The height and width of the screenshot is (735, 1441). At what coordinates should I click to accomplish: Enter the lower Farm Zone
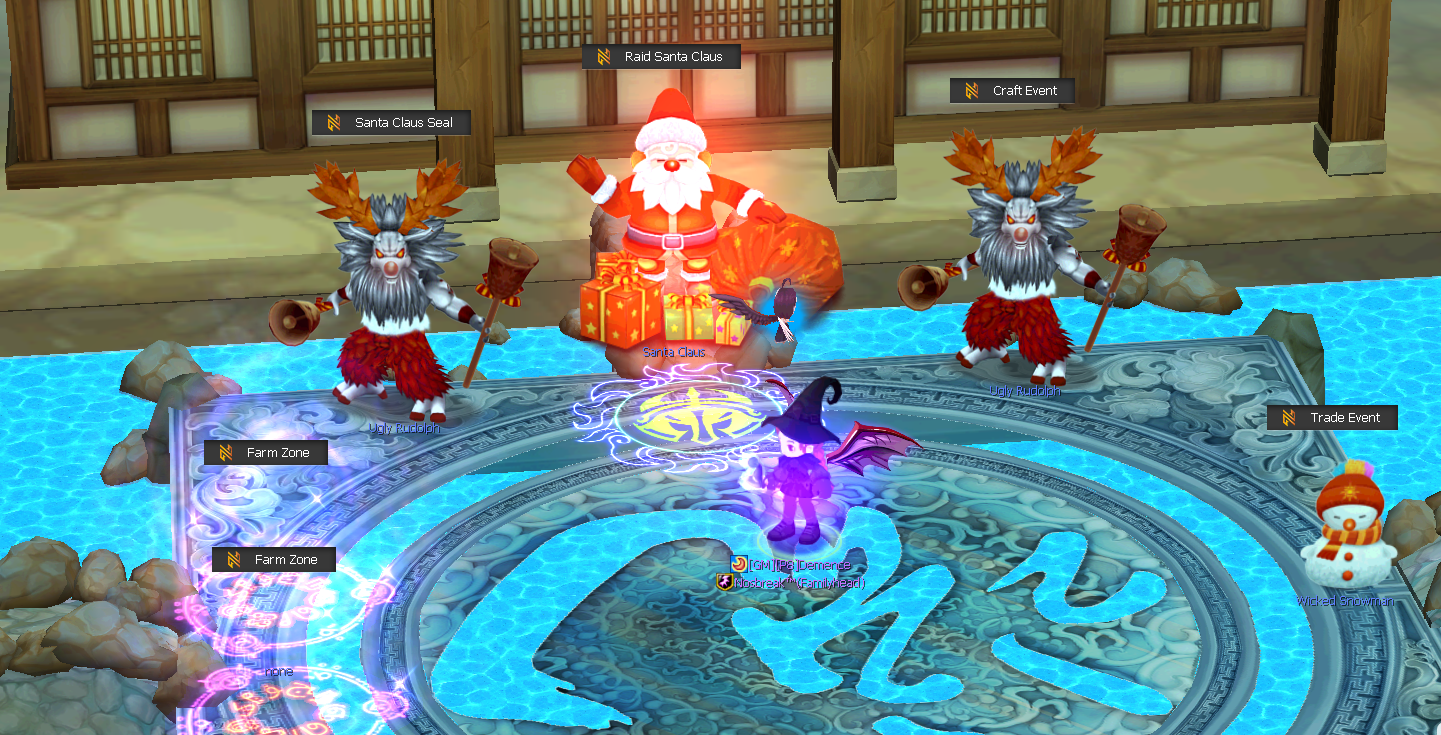274,559
